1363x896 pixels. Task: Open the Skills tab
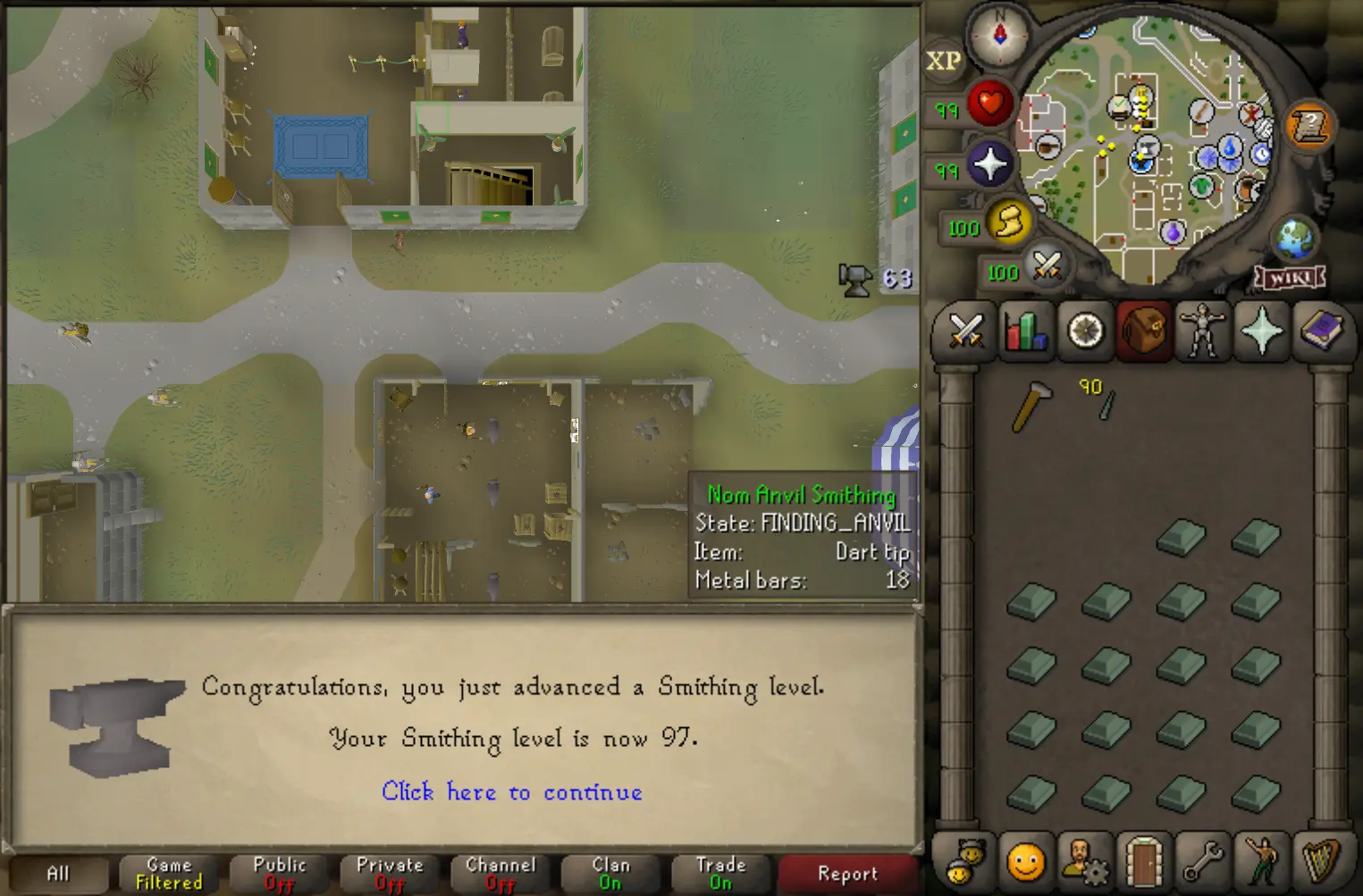pos(1024,332)
